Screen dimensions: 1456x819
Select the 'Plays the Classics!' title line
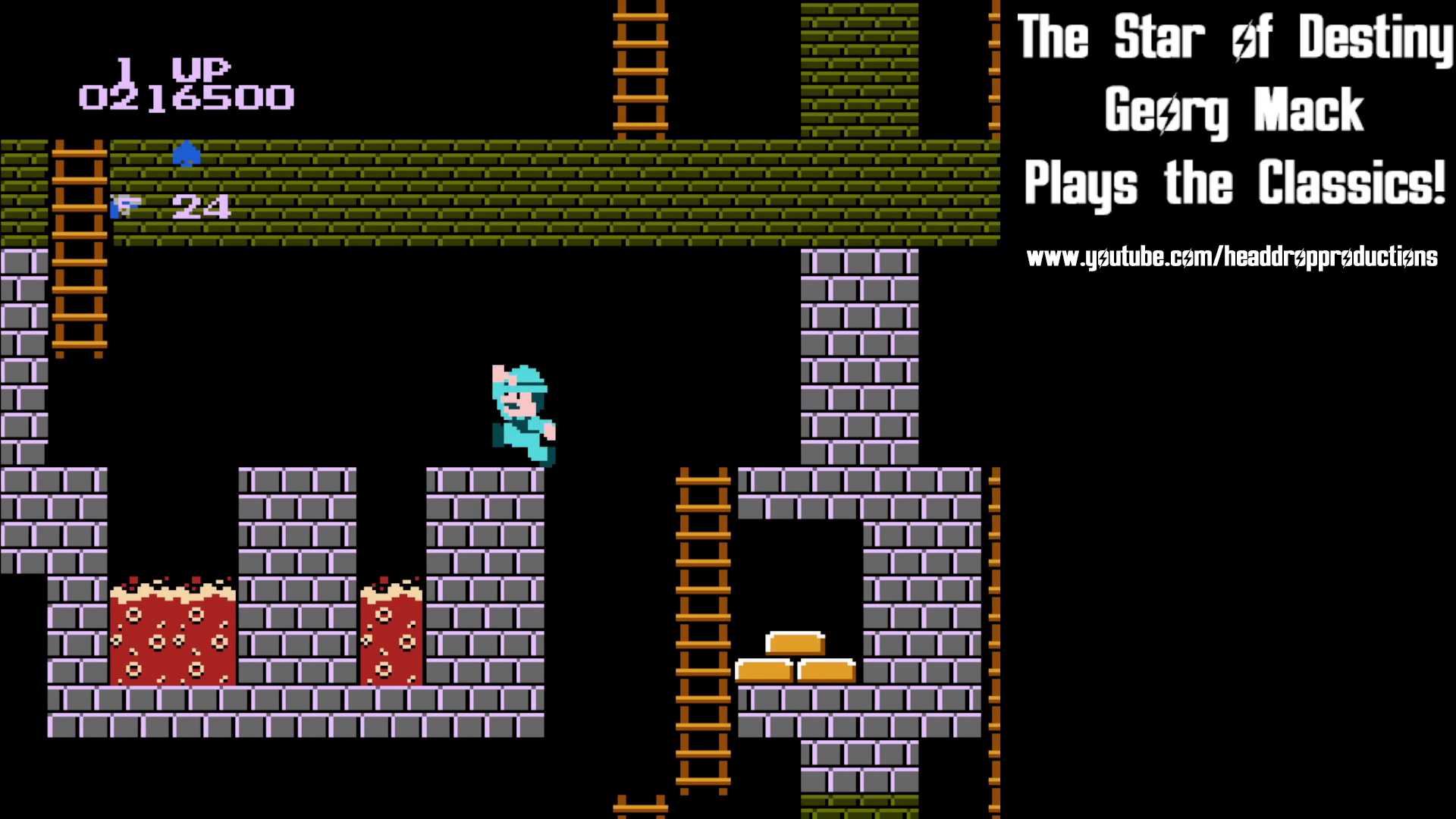pyautogui.click(x=1235, y=182)
